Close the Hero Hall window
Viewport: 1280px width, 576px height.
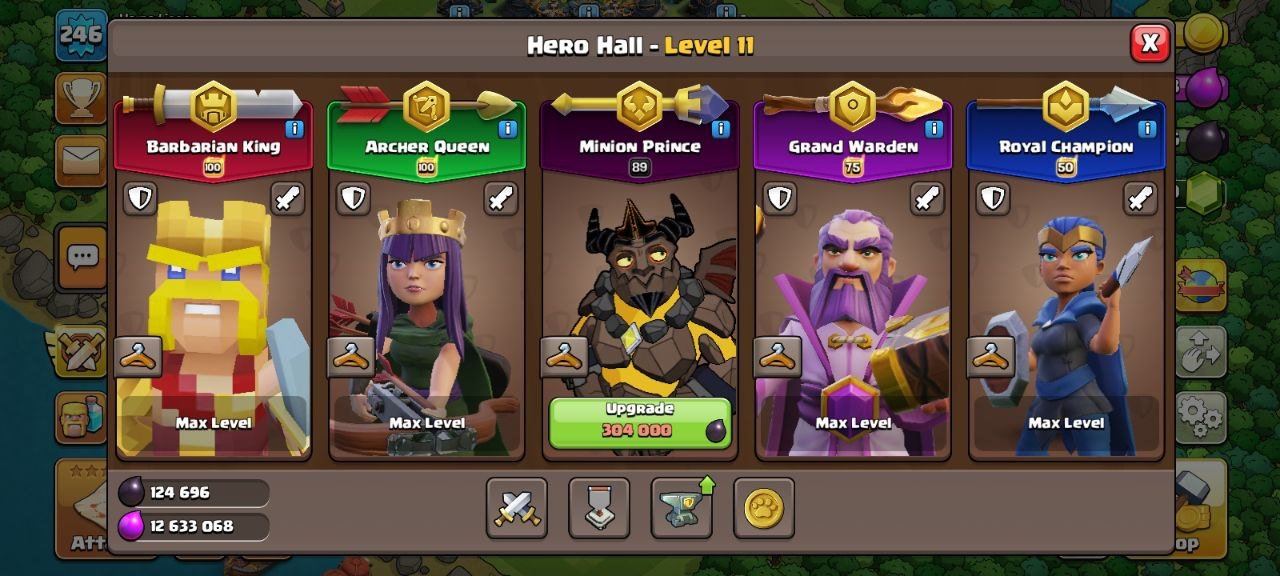(1150, 43)
